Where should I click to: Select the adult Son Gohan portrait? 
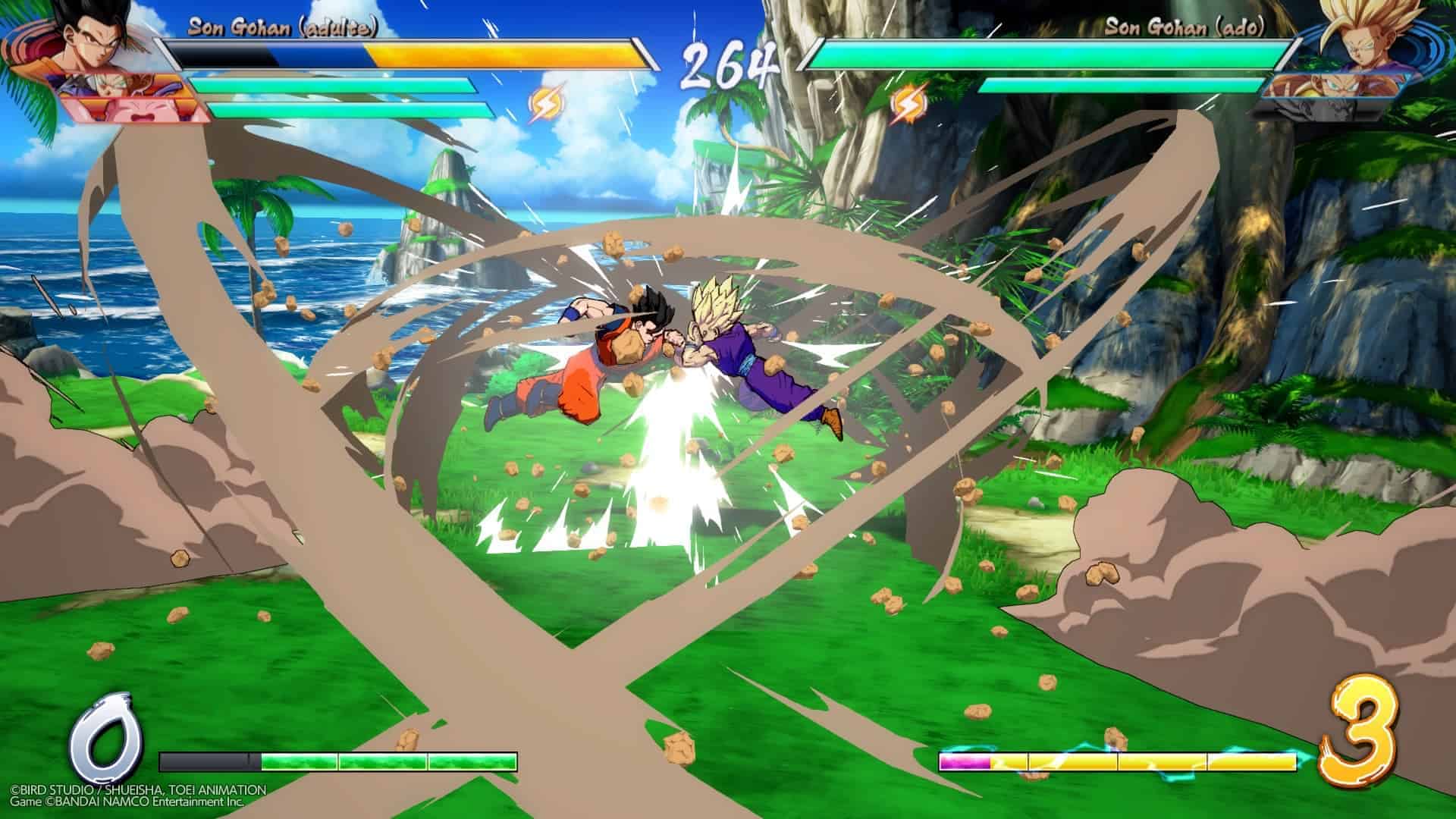pos(85,39)
